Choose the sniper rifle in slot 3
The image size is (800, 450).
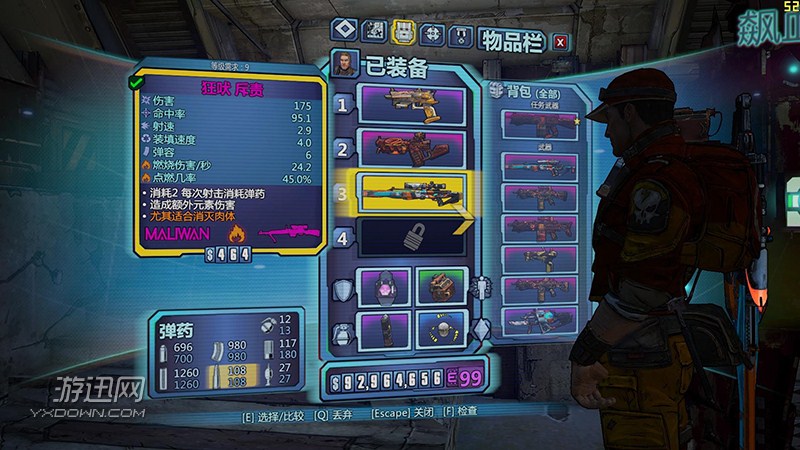point(410,190)
